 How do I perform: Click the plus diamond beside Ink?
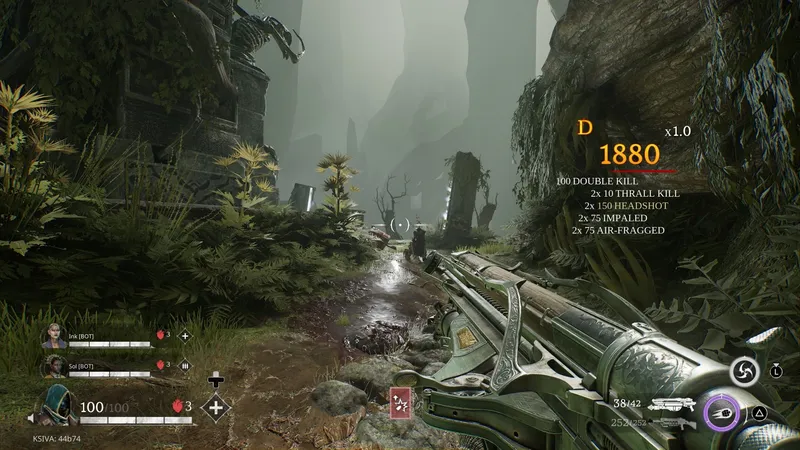pyautogui.click(x=184, y=337)
